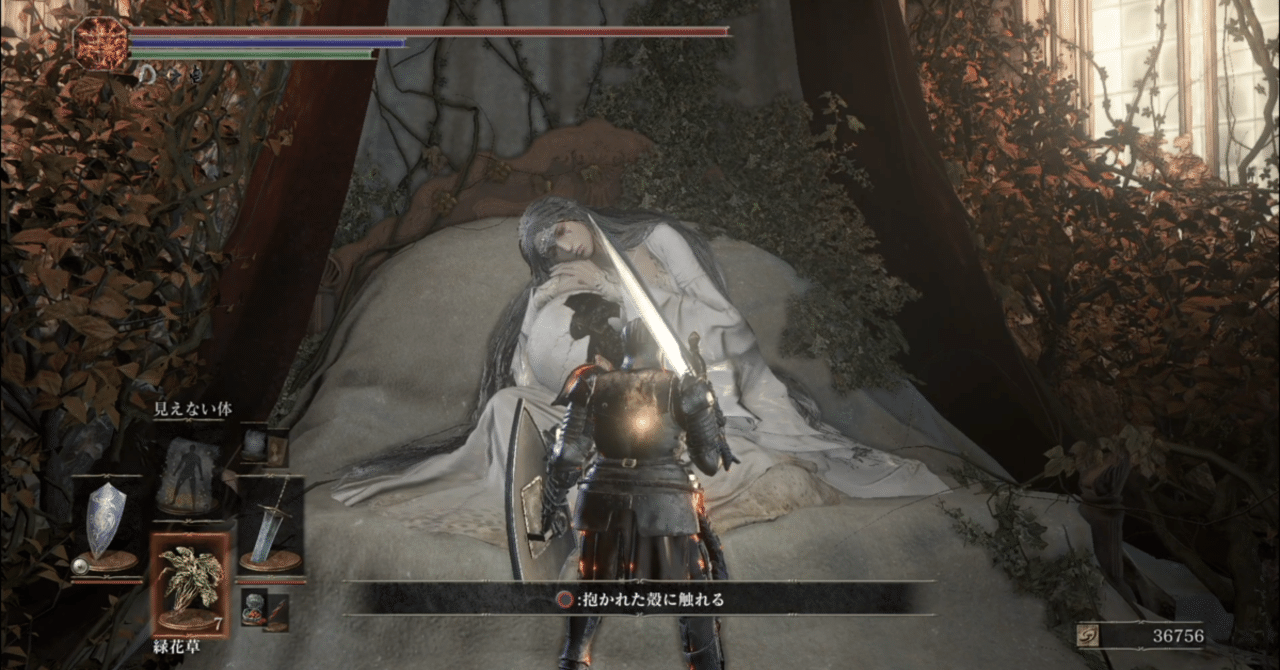The image size is (1280, 670).
Task: Use the 緑花草 green blossom item
Action: [190, 585]
